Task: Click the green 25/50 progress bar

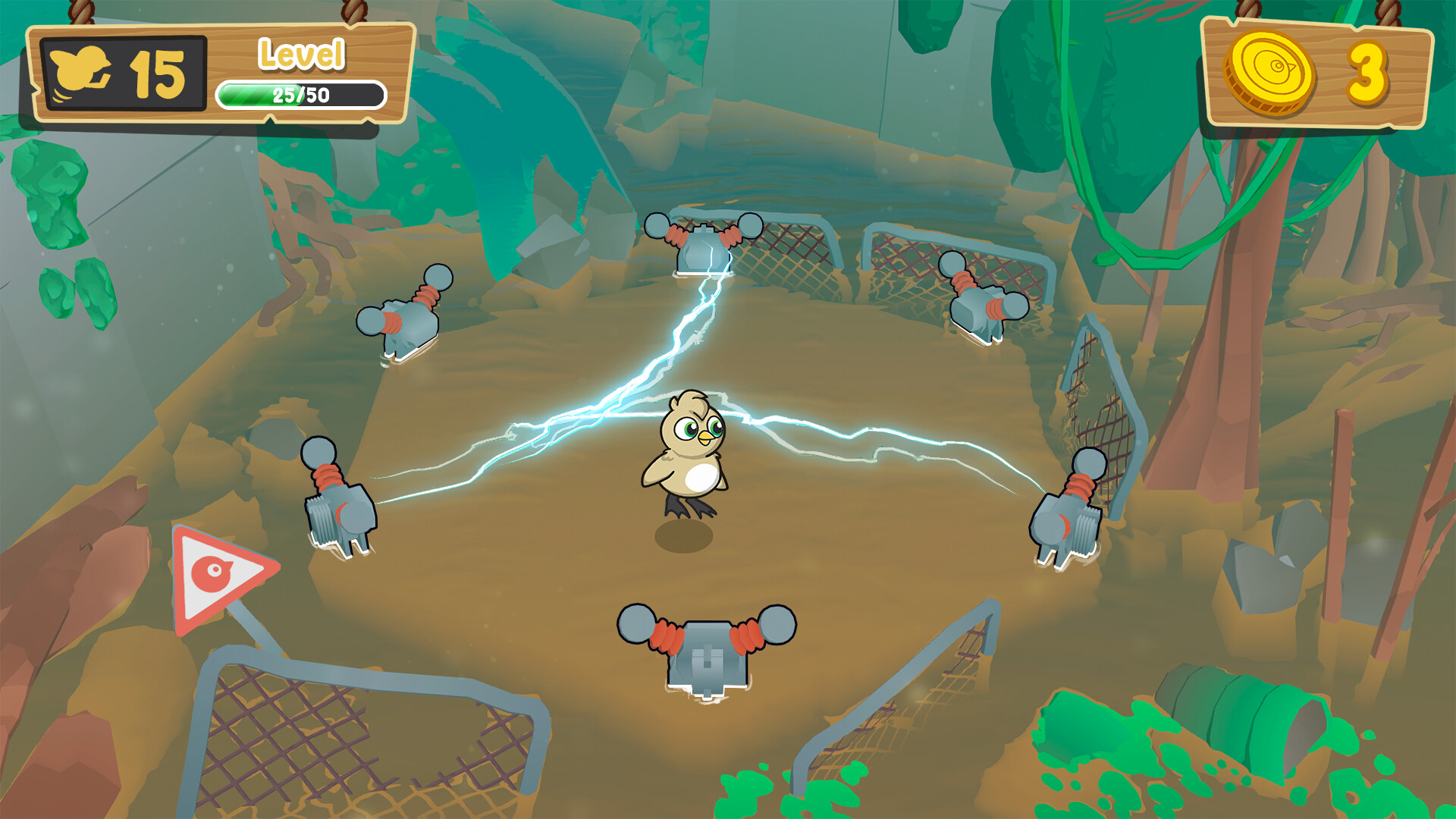Action: click(x=301, y=94)
